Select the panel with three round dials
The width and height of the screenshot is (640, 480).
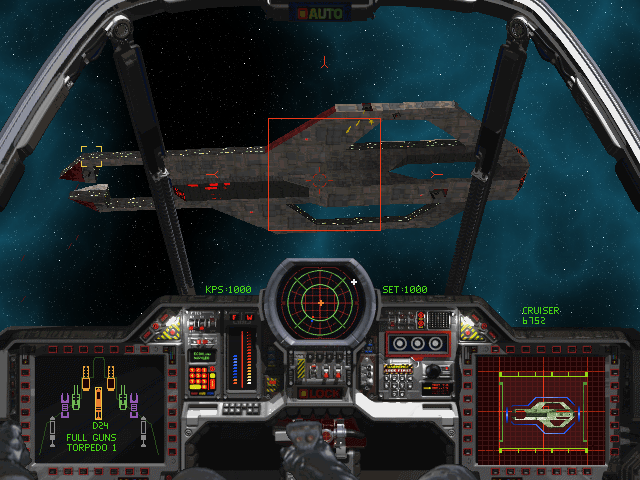(418, 343)
